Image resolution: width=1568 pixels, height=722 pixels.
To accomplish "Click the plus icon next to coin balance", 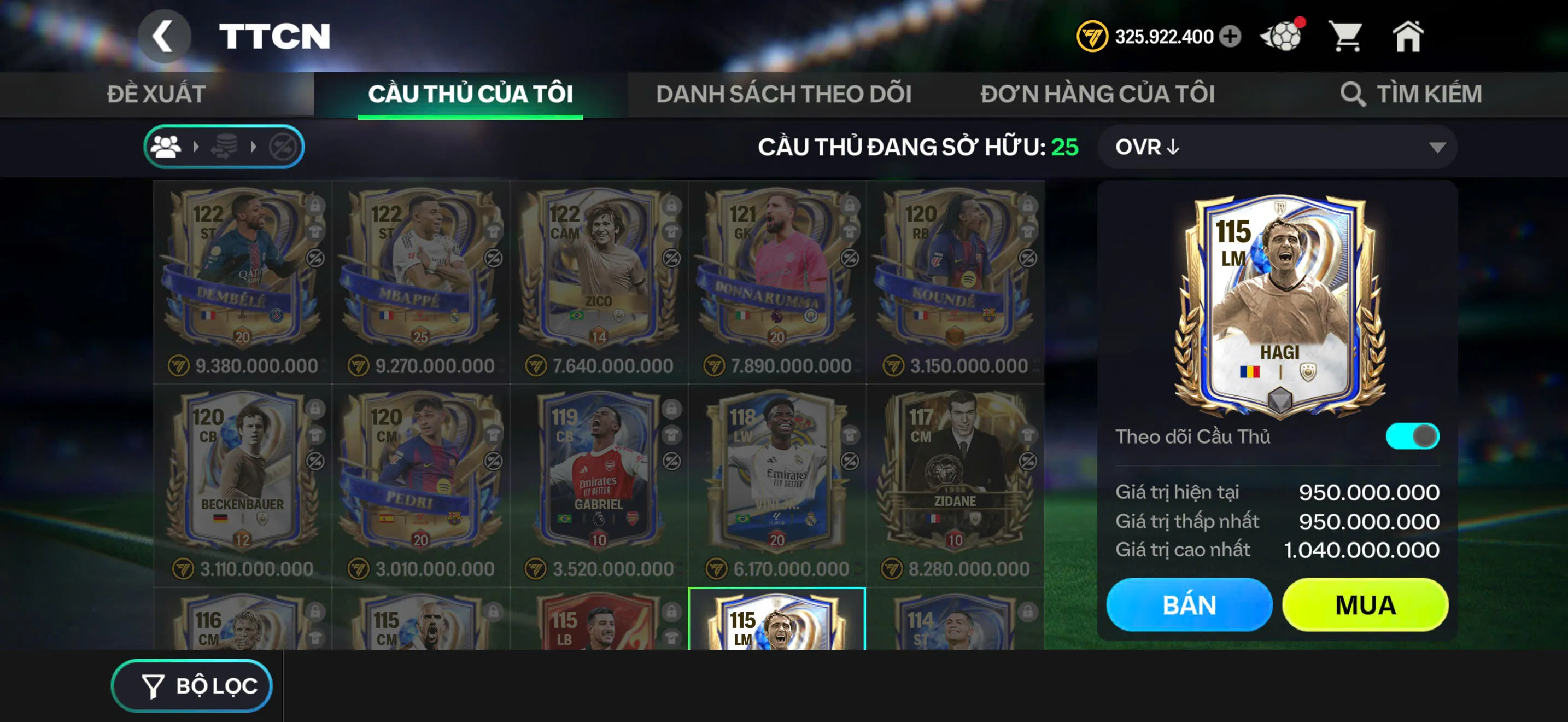I will pos(1231,37).
